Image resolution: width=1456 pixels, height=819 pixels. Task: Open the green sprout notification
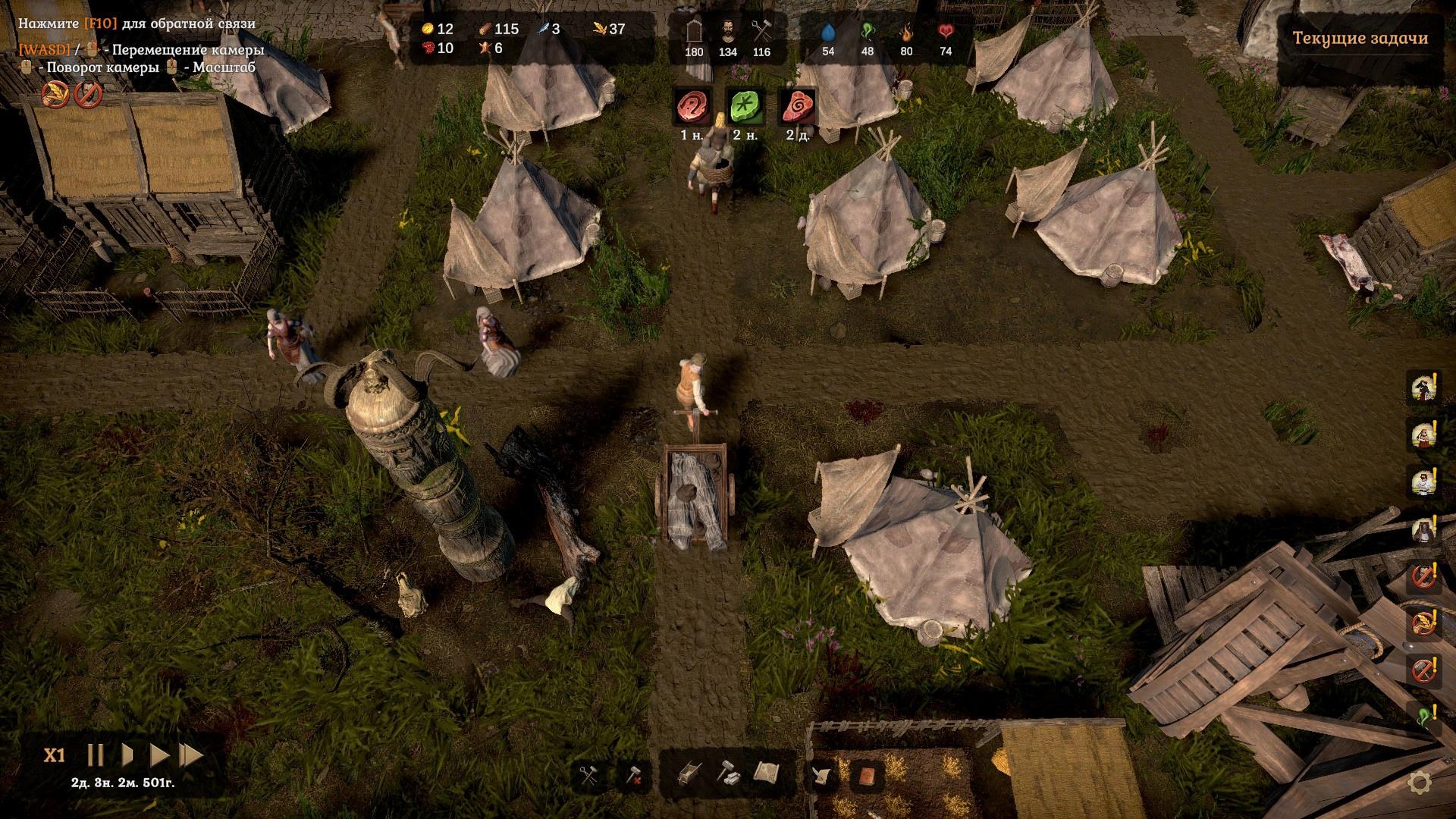coord(1421,717)
